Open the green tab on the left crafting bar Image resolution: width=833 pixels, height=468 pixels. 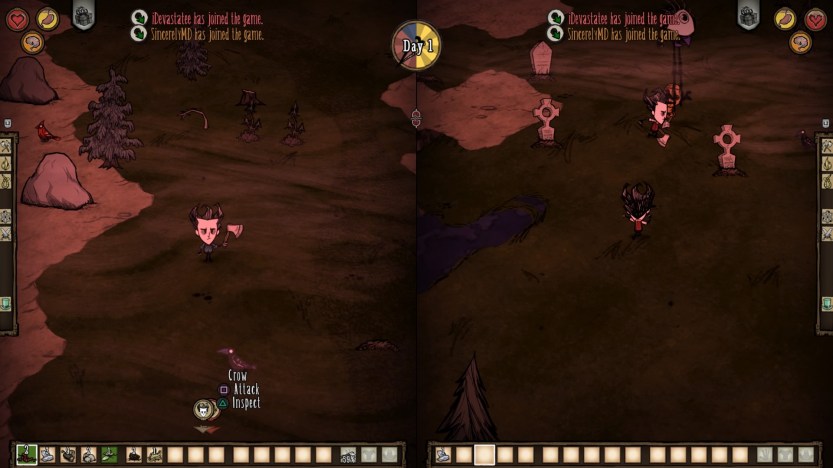tap(5, 303)
